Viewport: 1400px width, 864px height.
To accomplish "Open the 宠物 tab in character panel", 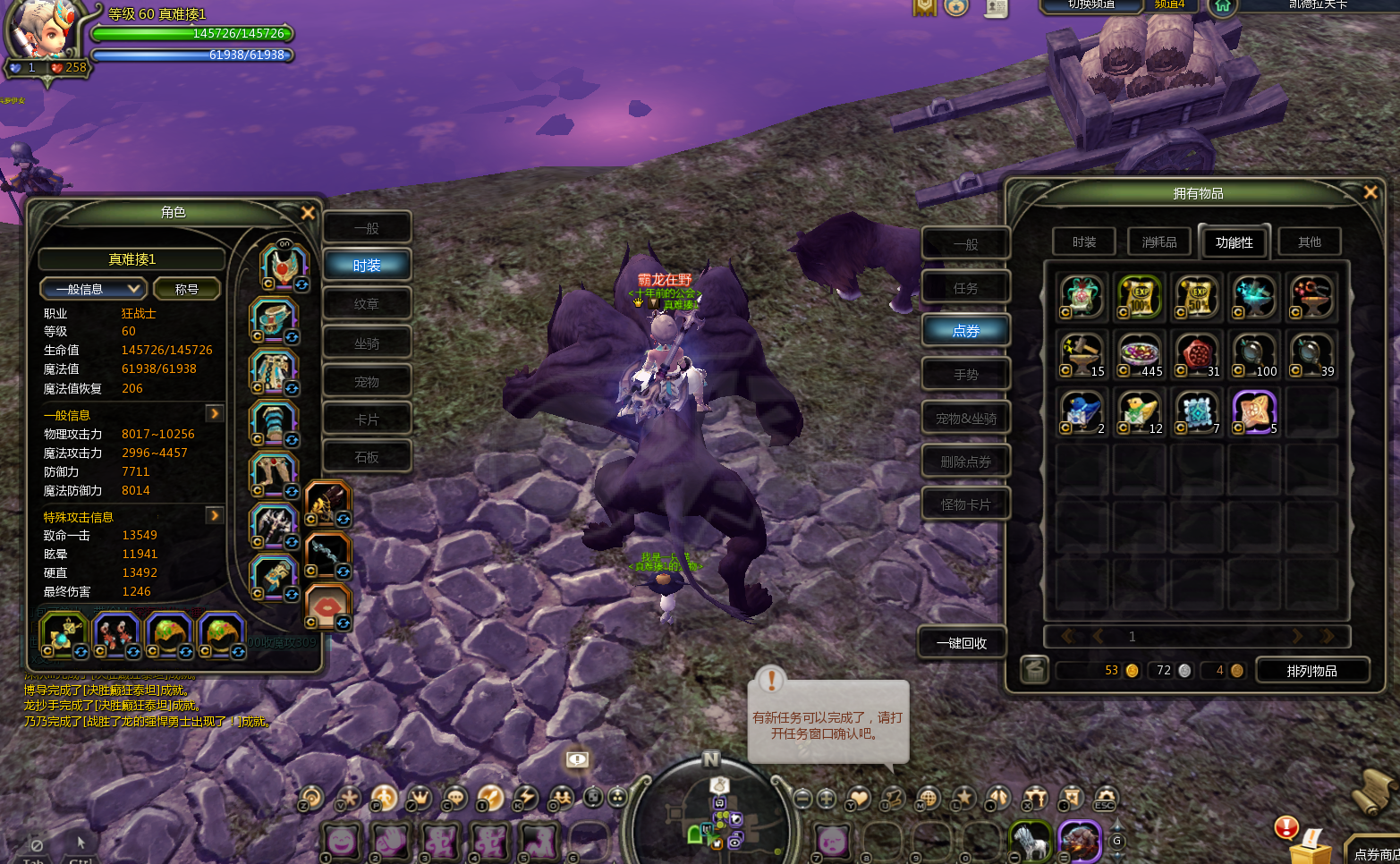I will (x=367, y=382).
